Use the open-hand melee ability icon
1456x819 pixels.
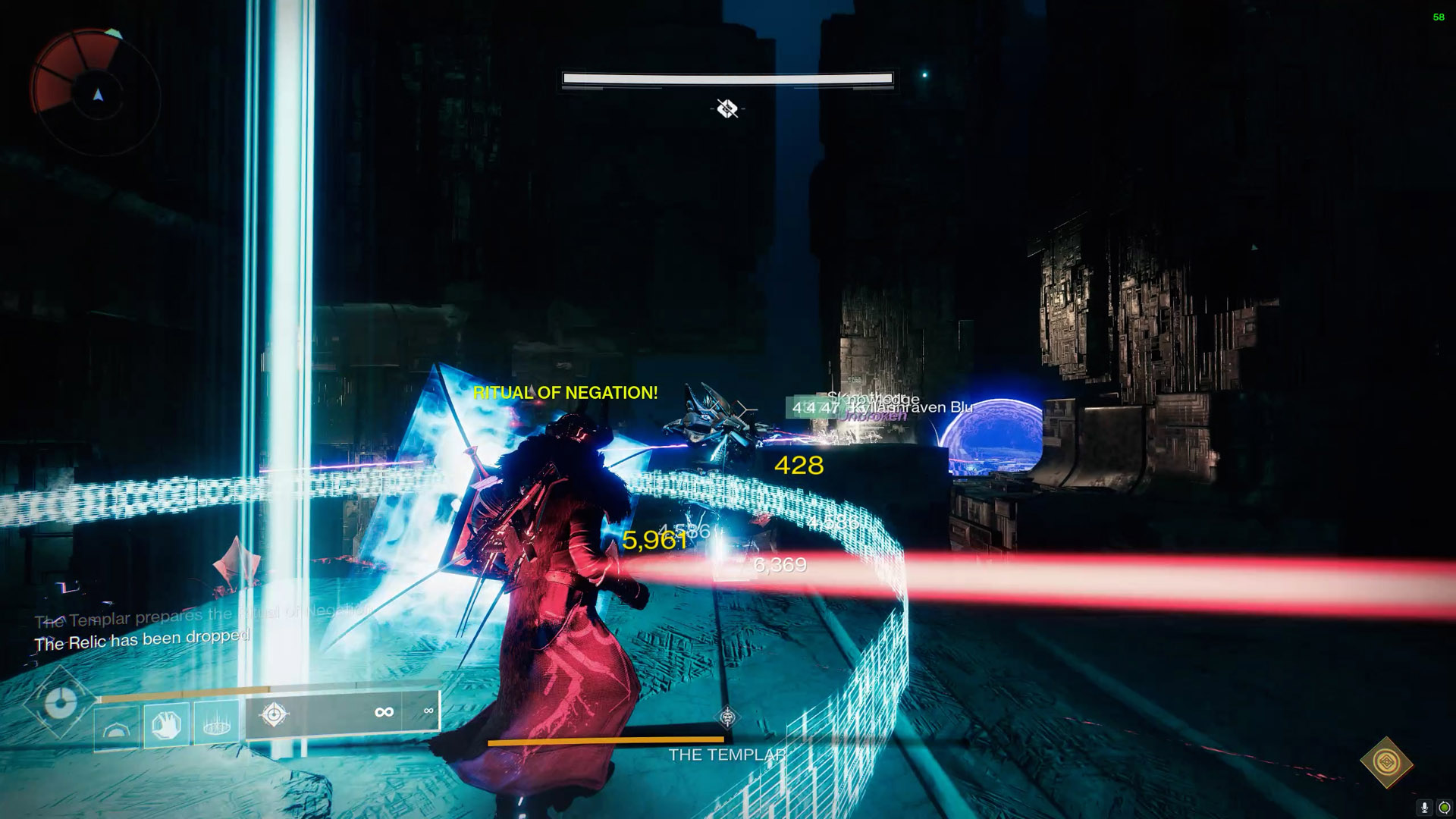click(167, 726)
